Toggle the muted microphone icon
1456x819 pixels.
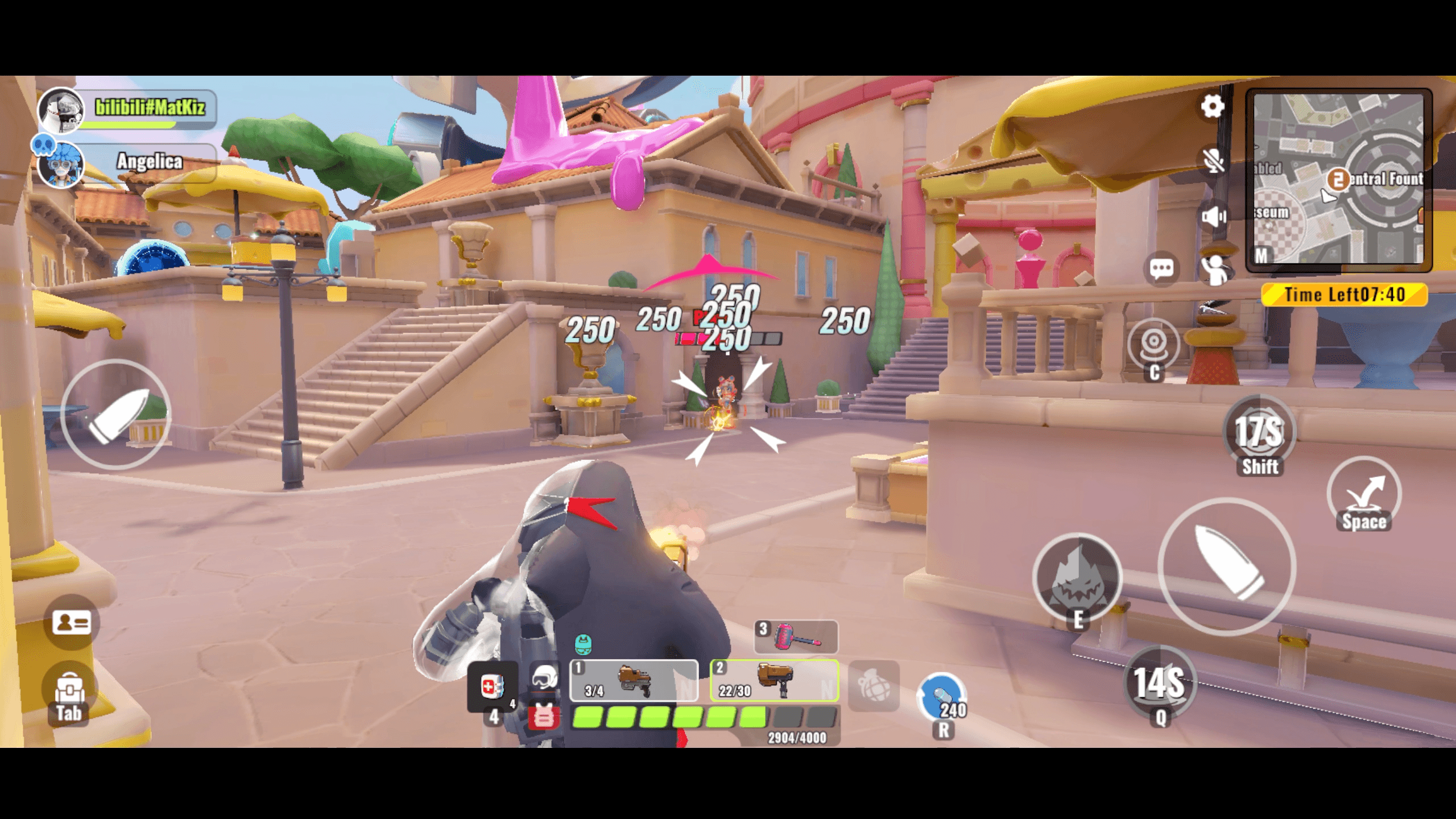pyautogui.click(x=1213, y=160)
